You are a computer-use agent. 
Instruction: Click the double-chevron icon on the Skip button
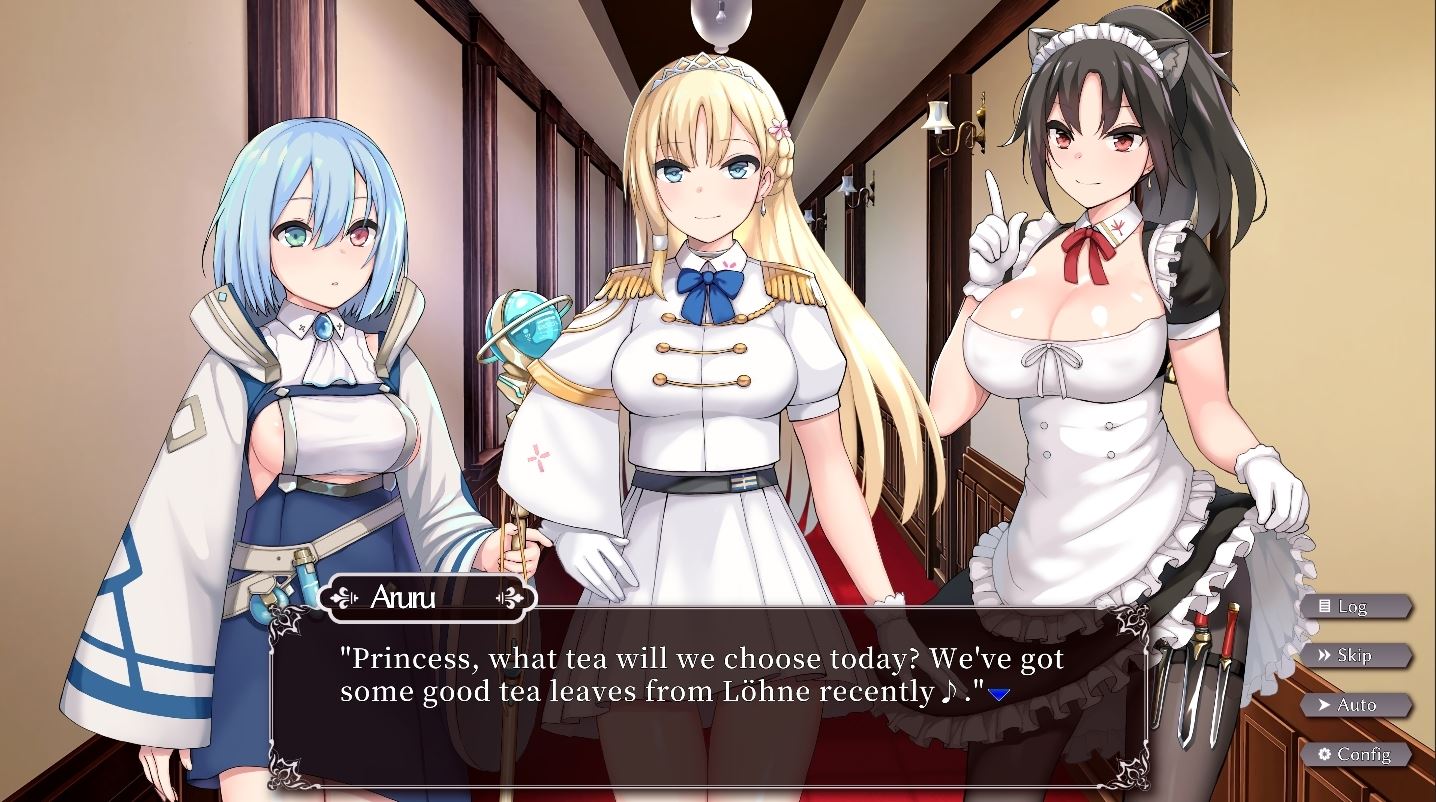click(x=1325, y=654)
